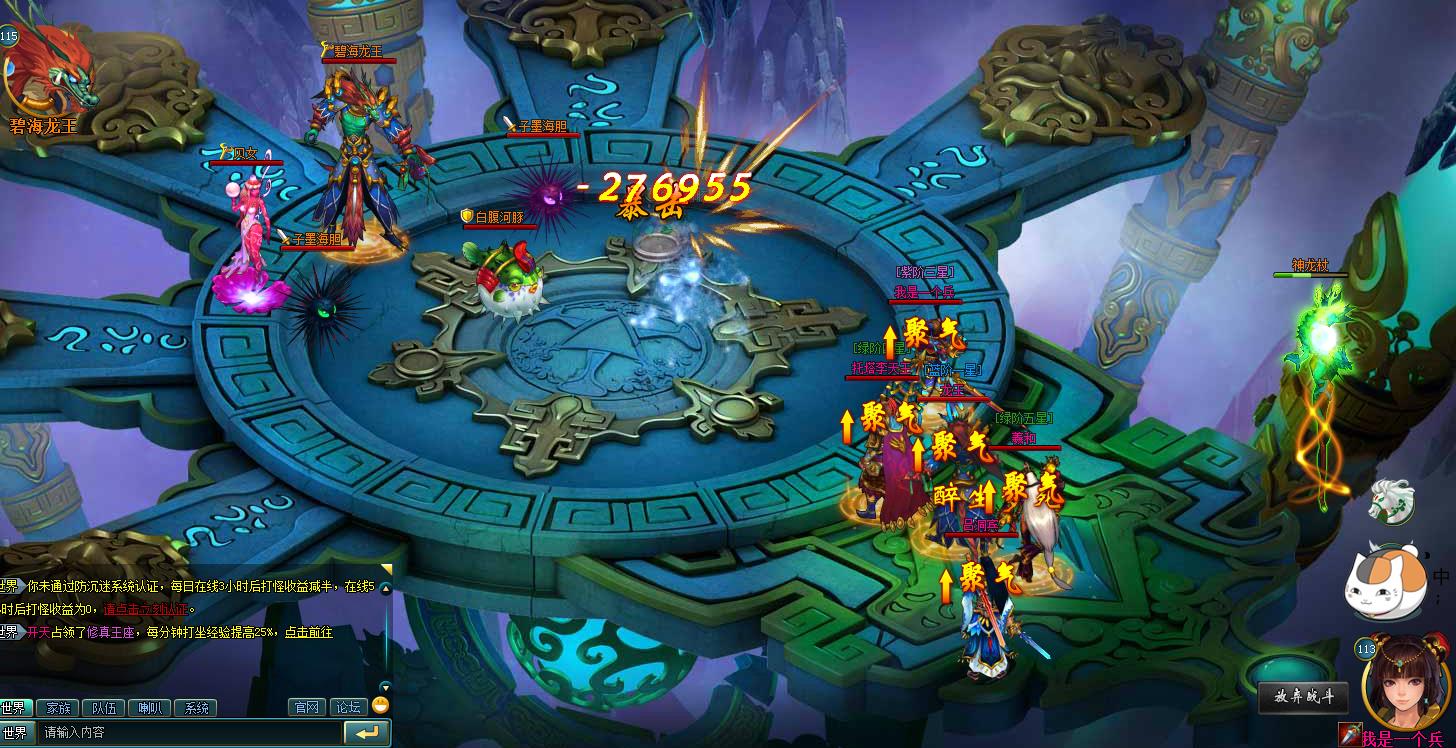
Task: Click the 请点击立刻认证 verification link
Action: [144, 609]
